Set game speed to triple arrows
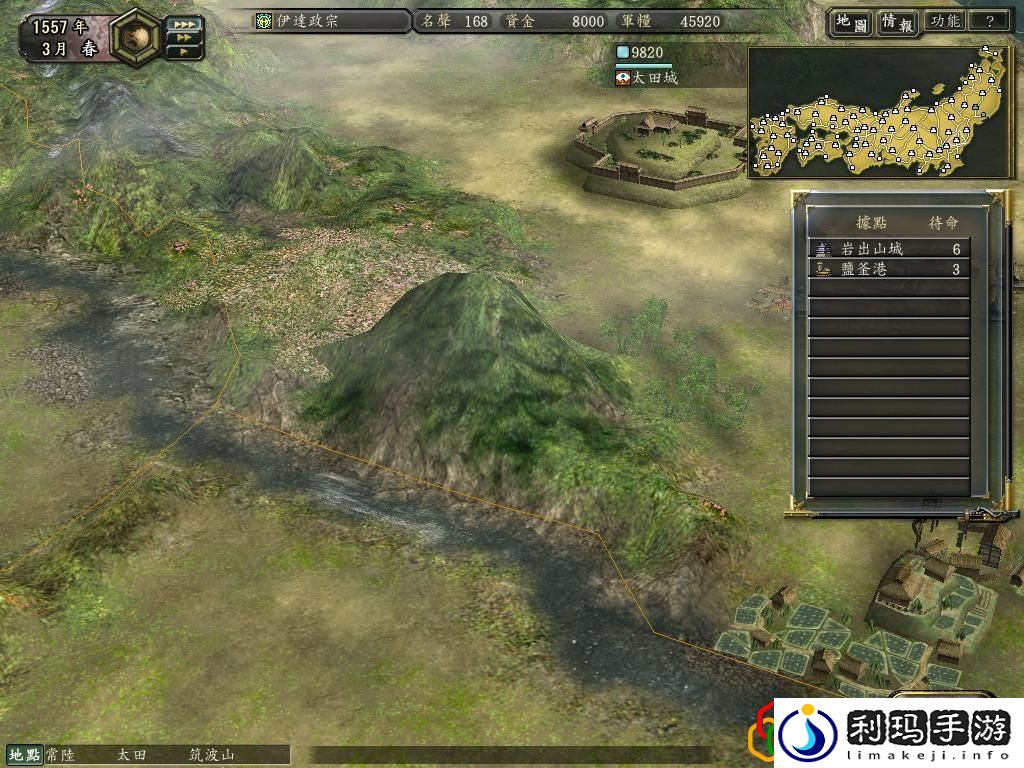 point(182,23)
